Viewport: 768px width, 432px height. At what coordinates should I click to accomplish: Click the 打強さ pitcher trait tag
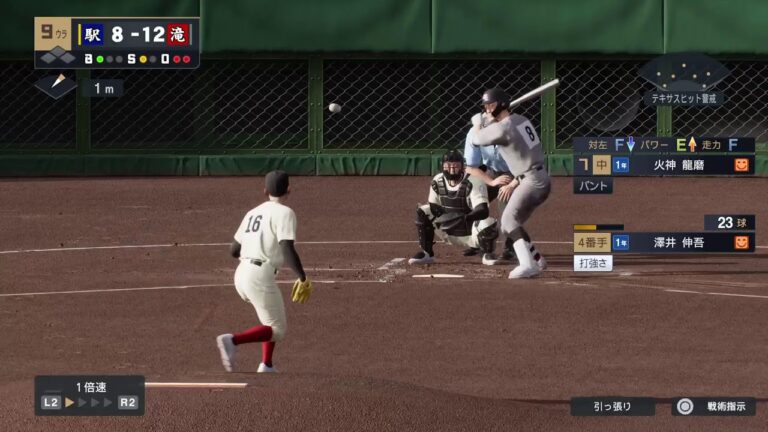tap(593, 263)
